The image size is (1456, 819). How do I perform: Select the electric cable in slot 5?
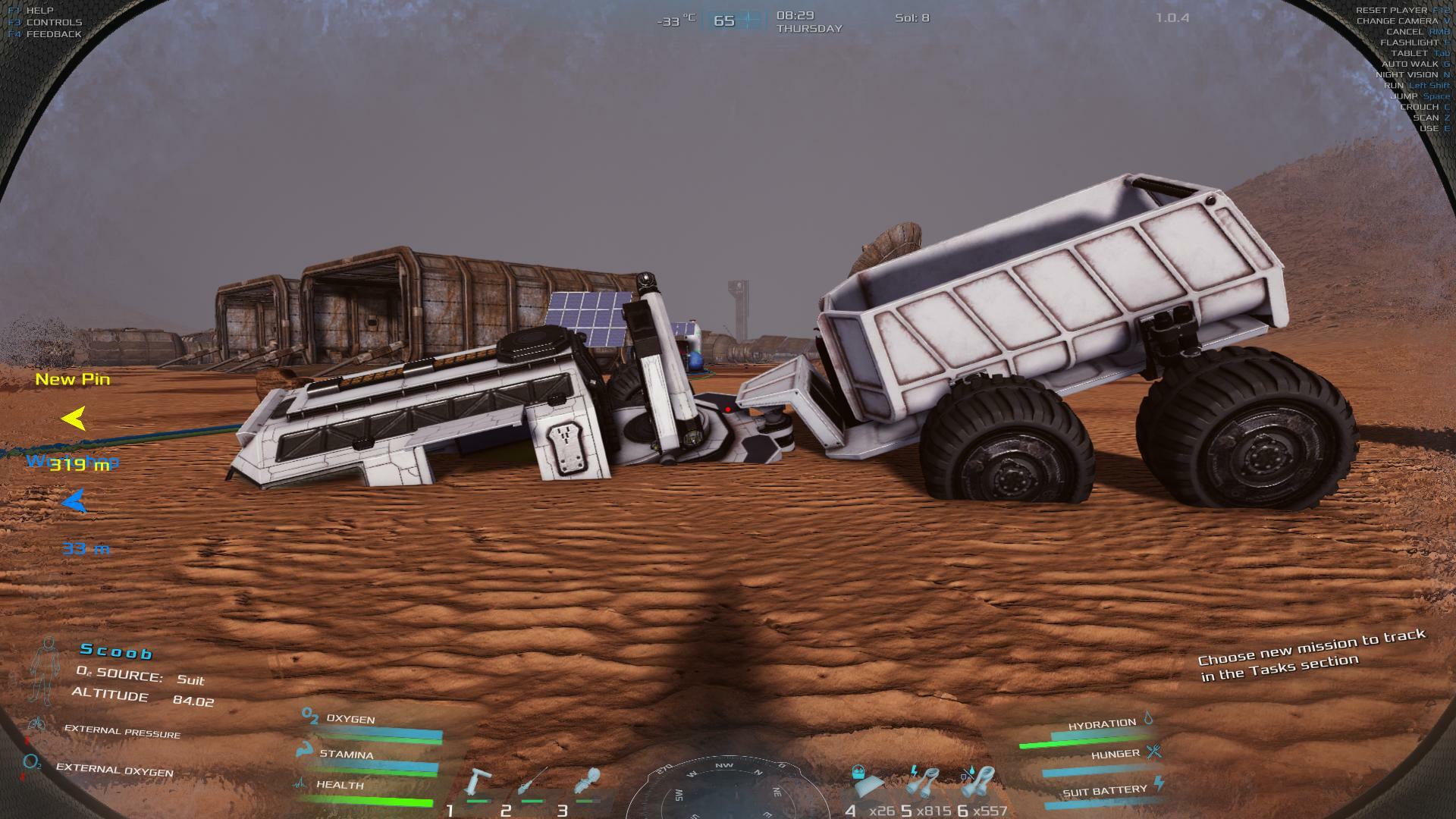click(923, 781)
